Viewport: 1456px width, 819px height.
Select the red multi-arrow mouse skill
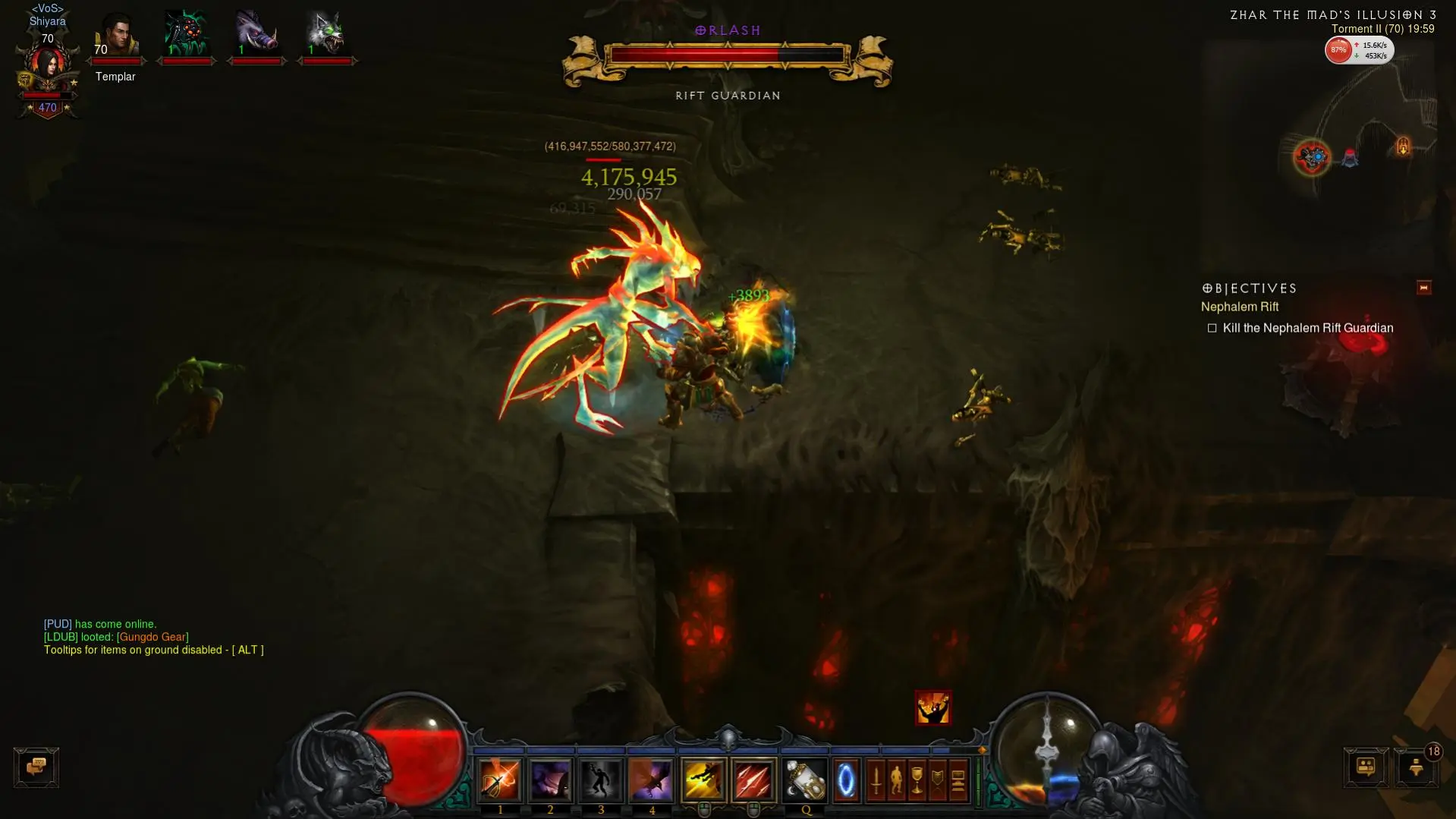(753, 780)
